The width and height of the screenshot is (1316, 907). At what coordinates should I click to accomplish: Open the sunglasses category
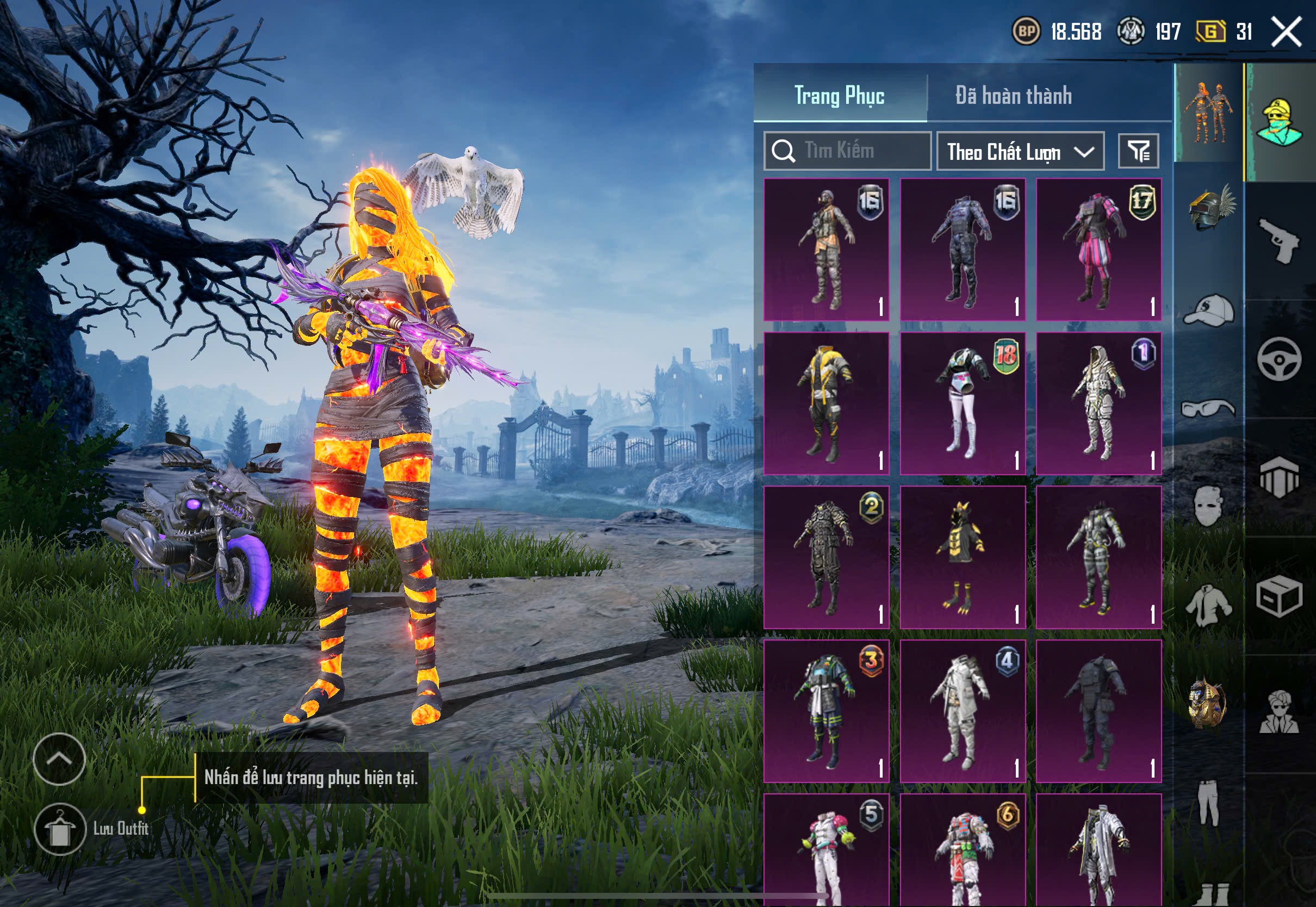[x=1209, y=408]
